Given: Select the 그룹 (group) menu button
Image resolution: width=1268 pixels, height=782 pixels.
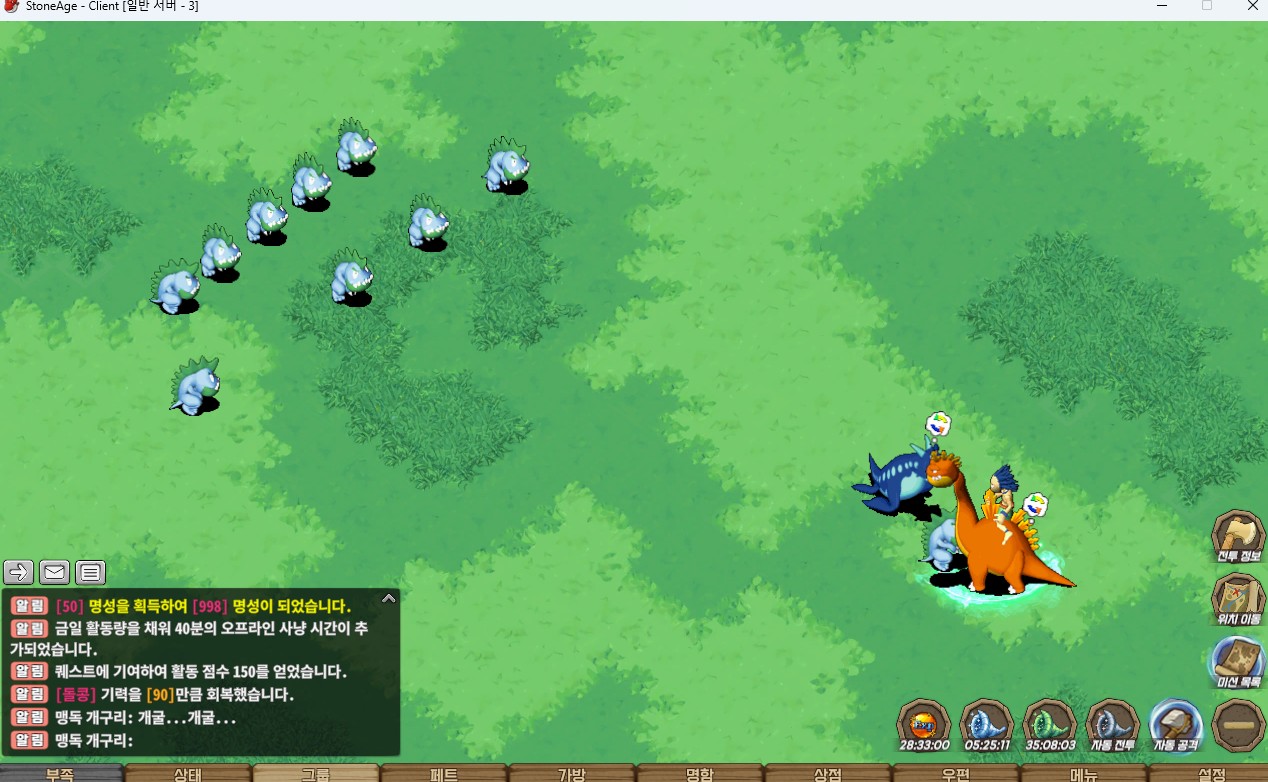Looking at the screenshot, I should pyautogui.click(x=316, y=774).
